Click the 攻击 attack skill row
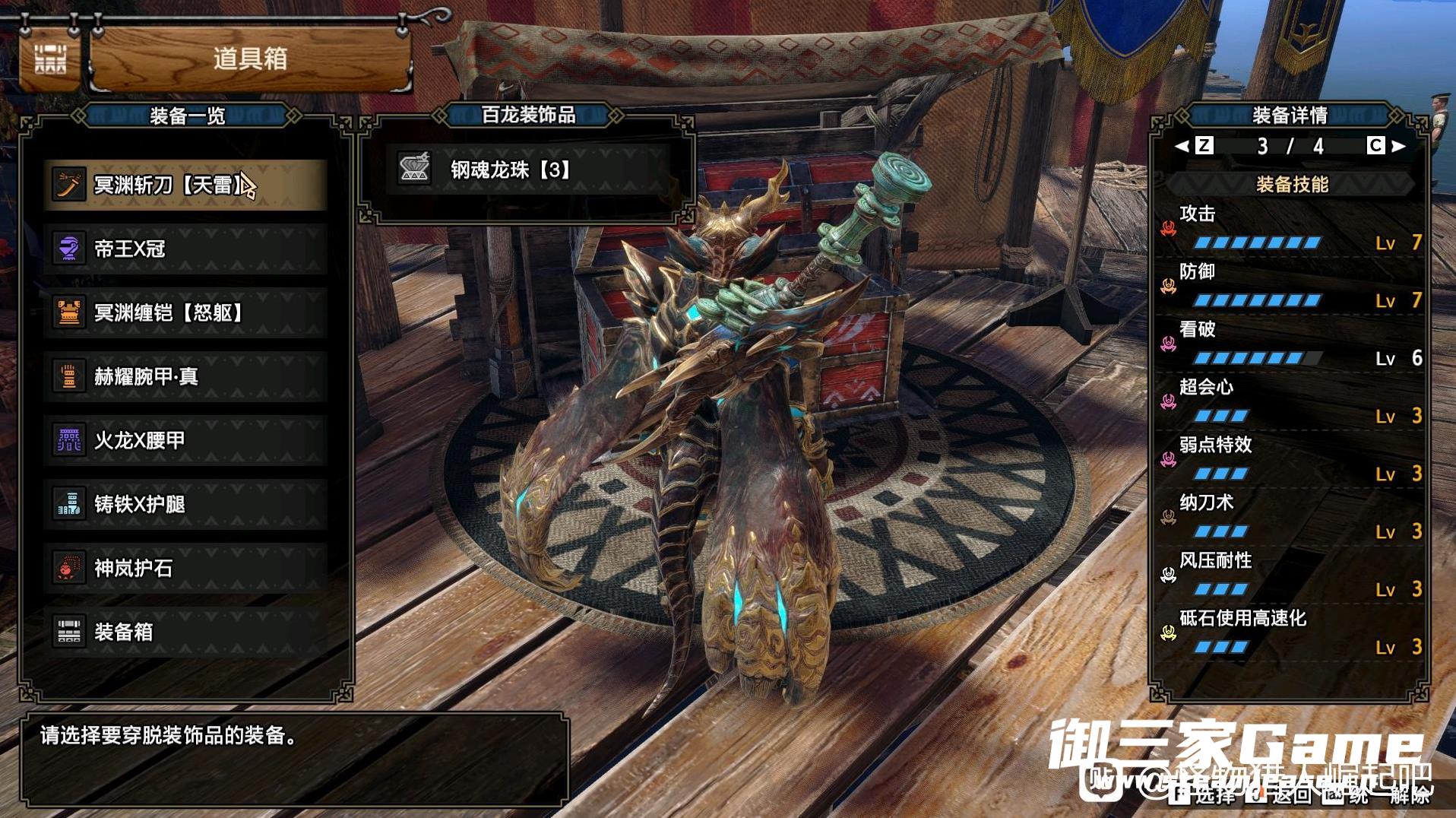This screenshot has height=818, width=1456. click(1291, 228)
